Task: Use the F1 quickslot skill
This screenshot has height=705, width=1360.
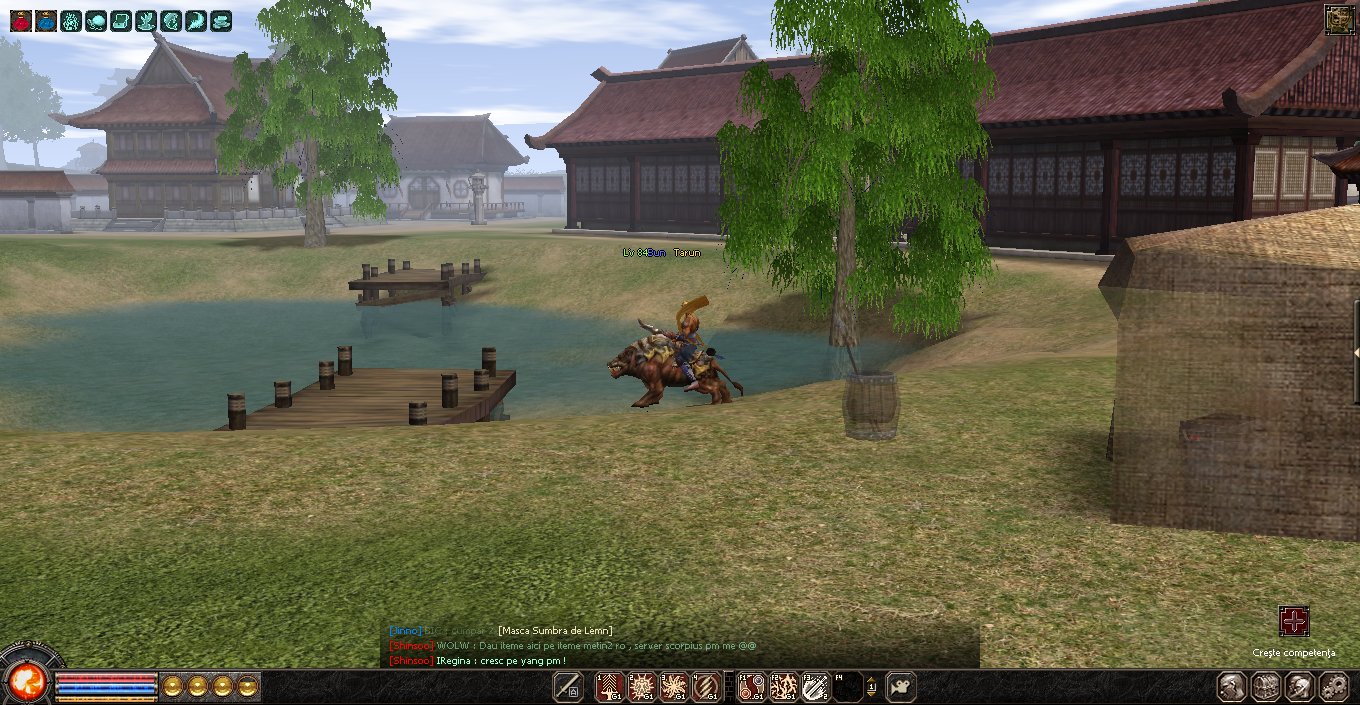Action: 751,687
